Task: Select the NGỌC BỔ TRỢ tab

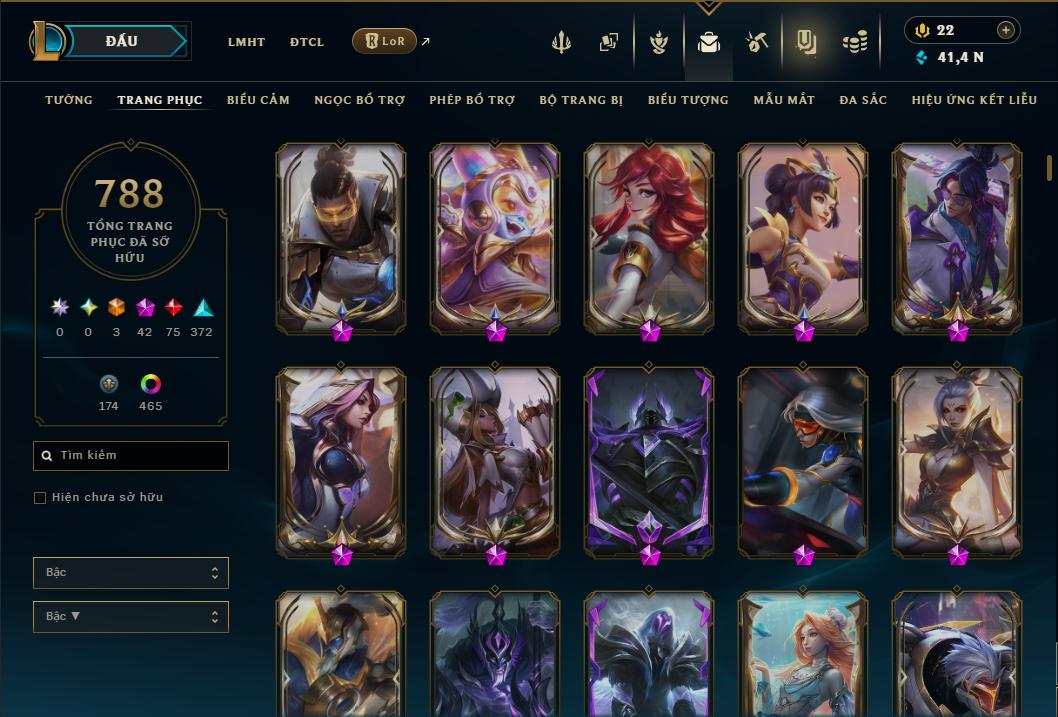Action: 359,100
